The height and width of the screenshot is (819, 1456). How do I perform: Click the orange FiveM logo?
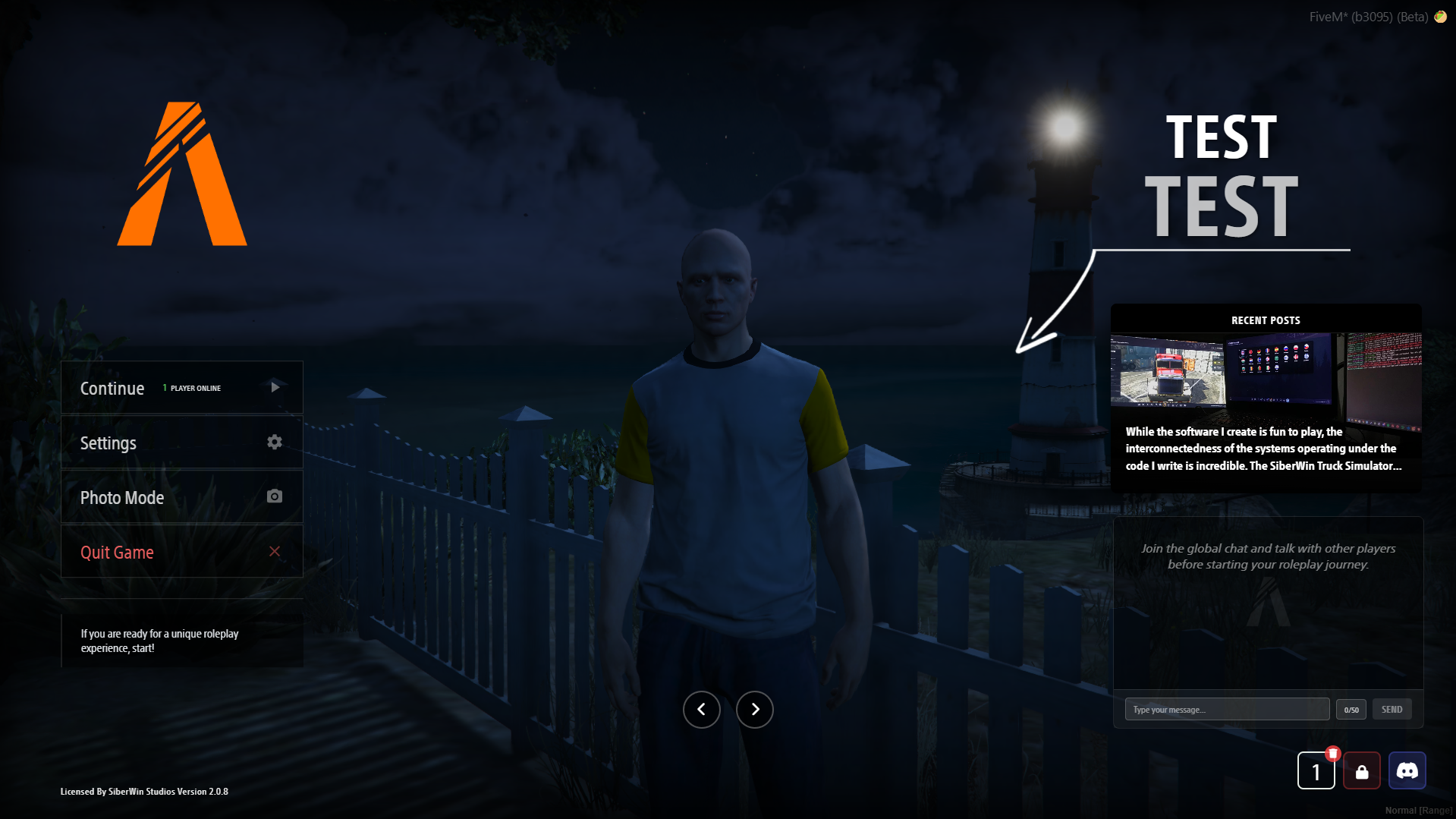point(182,173)
